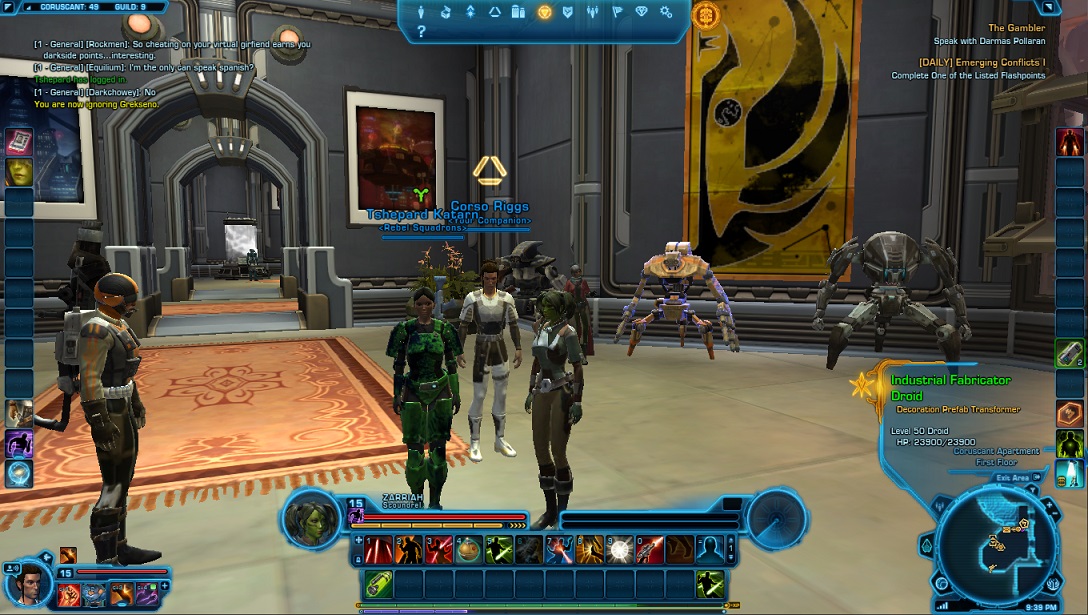Select The Gambler mission in tracker
1088x615 pixels.
click(1016, 28)
